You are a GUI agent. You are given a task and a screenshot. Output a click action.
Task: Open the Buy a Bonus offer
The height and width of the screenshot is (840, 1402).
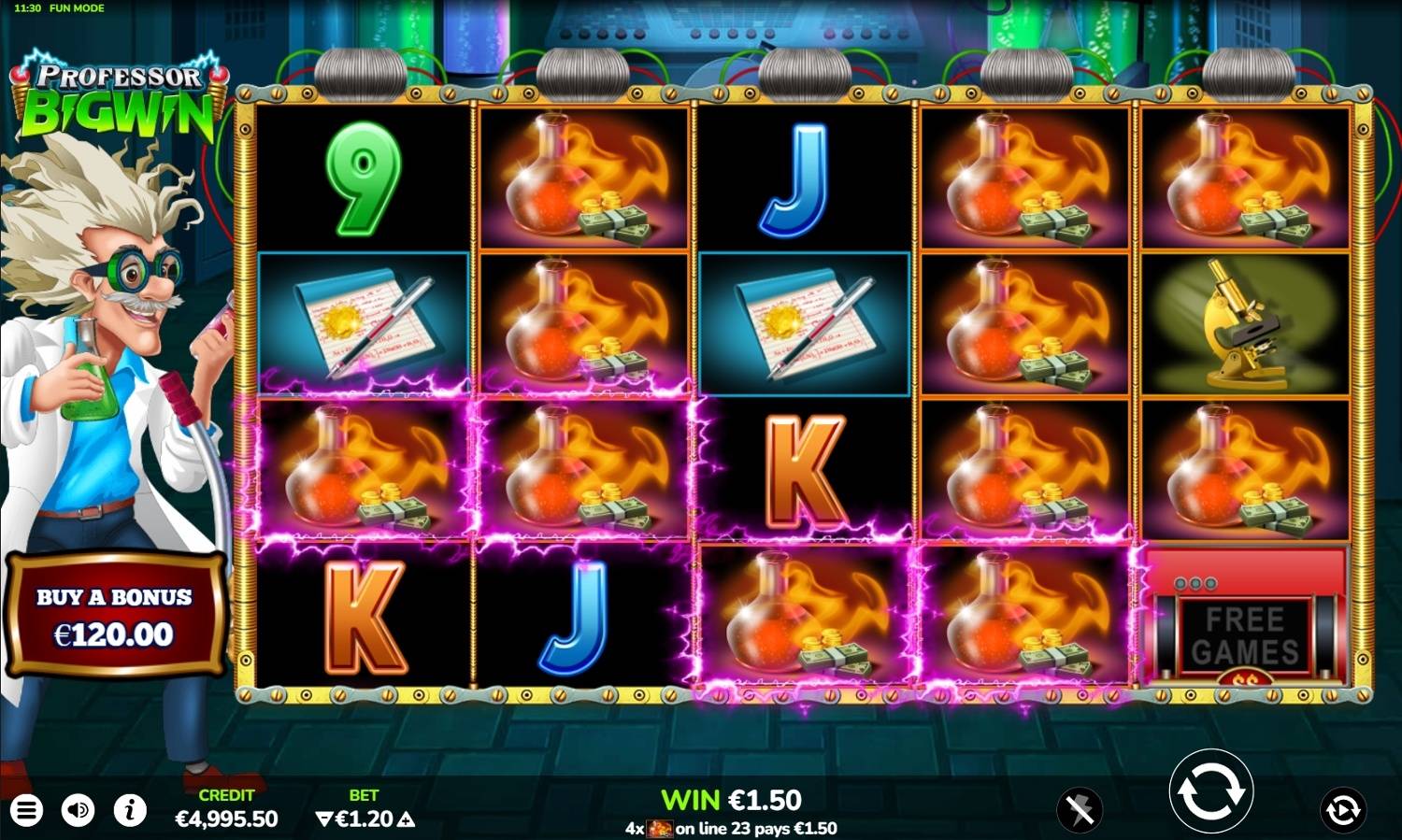pos(115,616)
